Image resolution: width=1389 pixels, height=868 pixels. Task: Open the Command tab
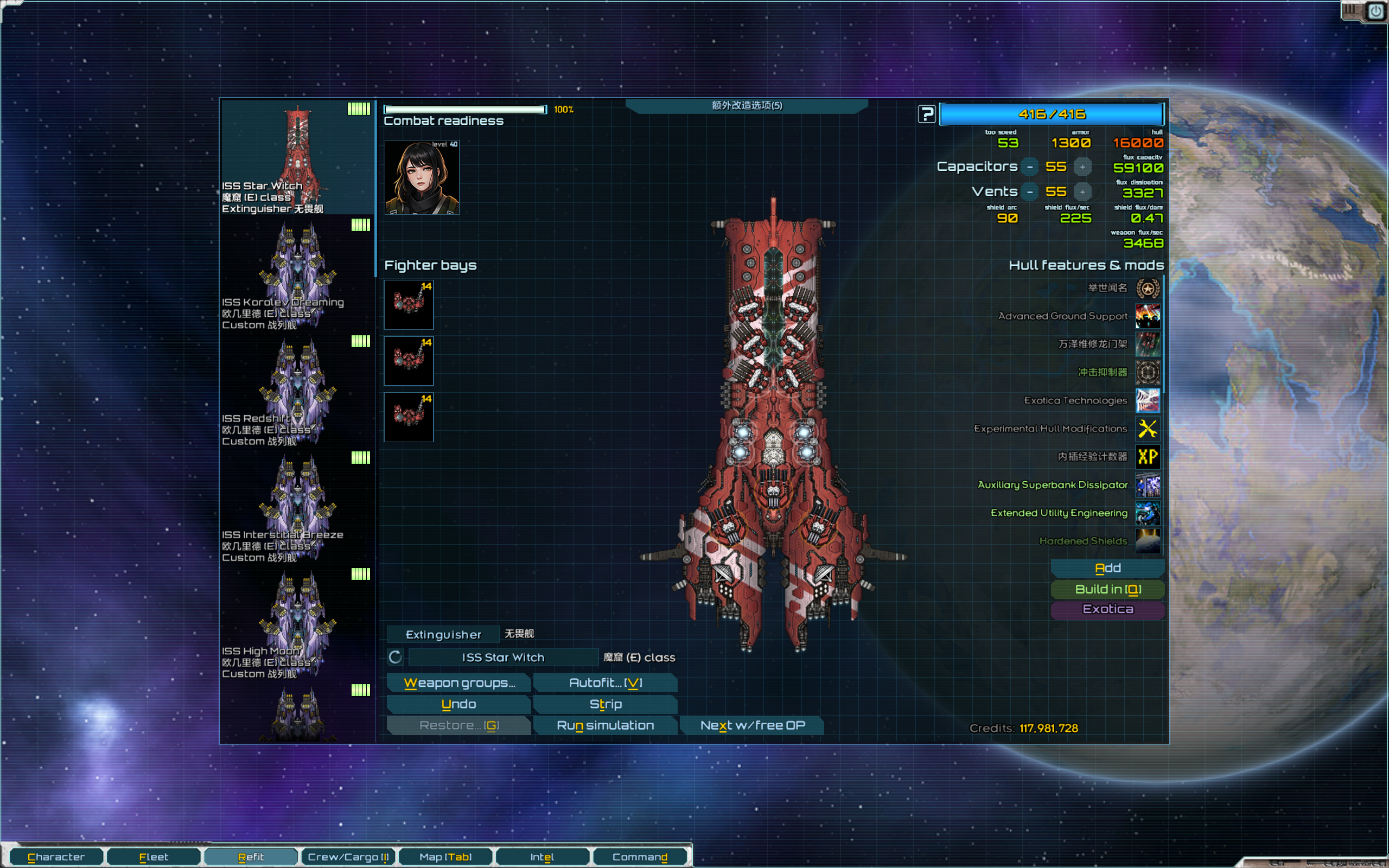coord(639,857)
